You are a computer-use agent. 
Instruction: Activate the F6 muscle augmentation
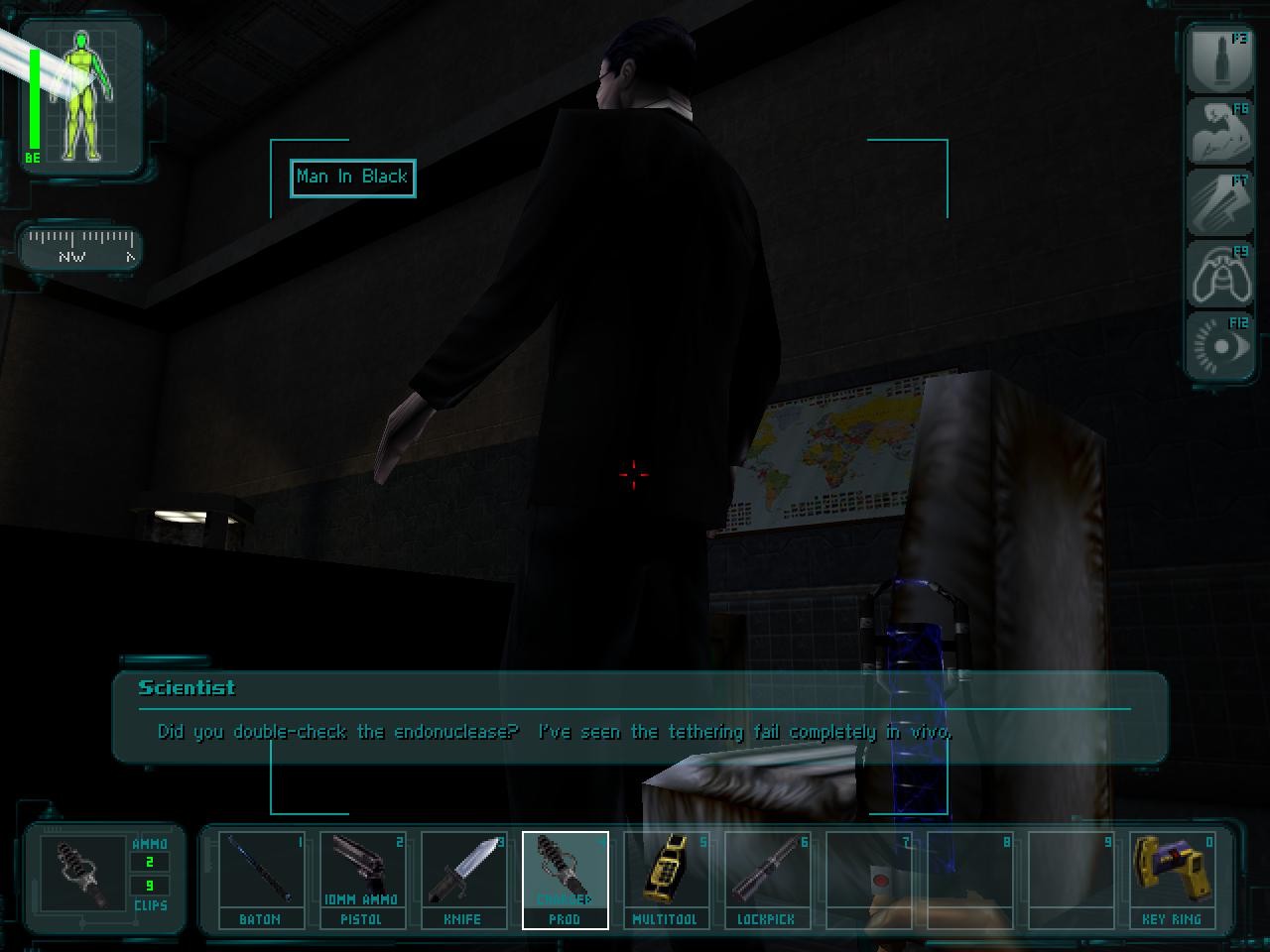pos(1219,132)
